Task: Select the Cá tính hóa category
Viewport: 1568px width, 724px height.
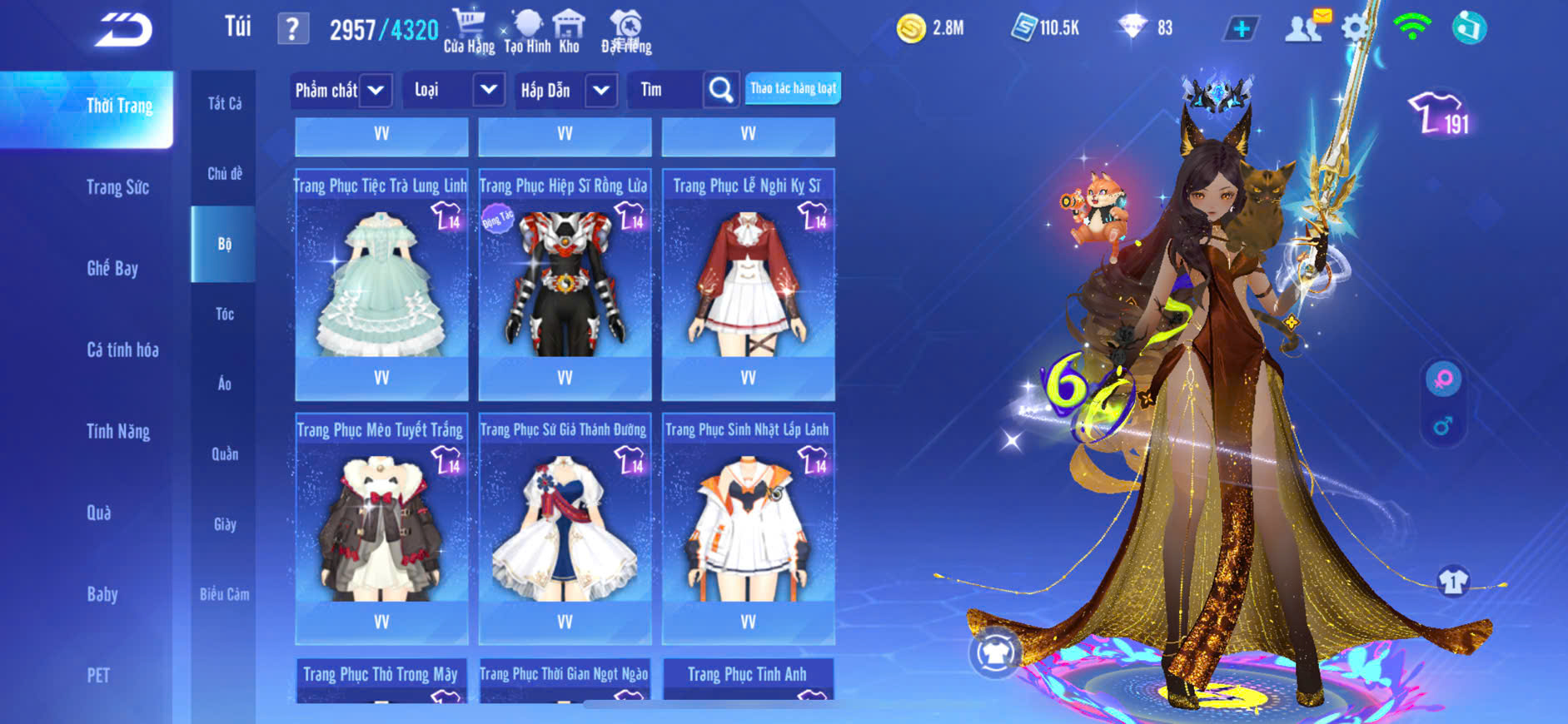Action: coord(122,350)
